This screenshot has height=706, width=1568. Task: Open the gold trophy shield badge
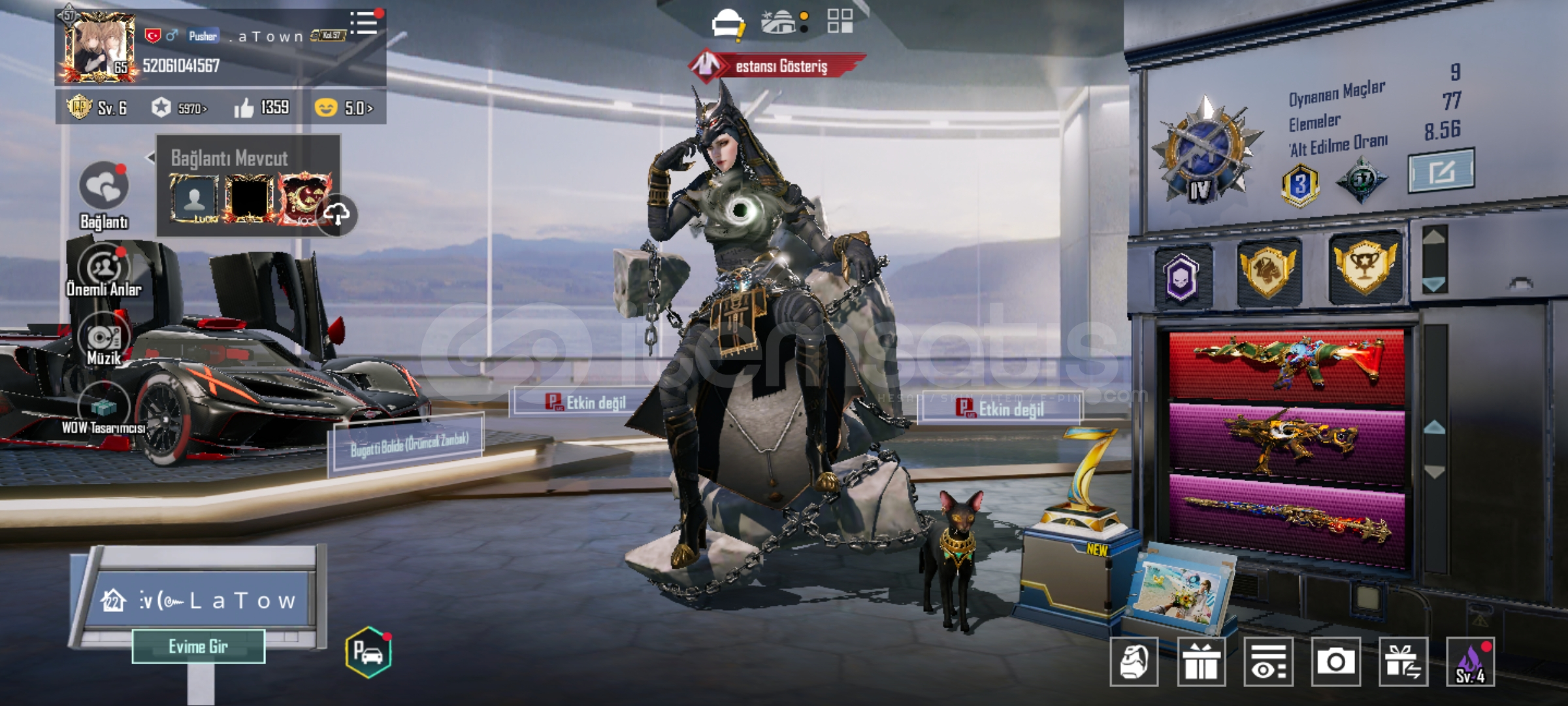[1365, 267]
